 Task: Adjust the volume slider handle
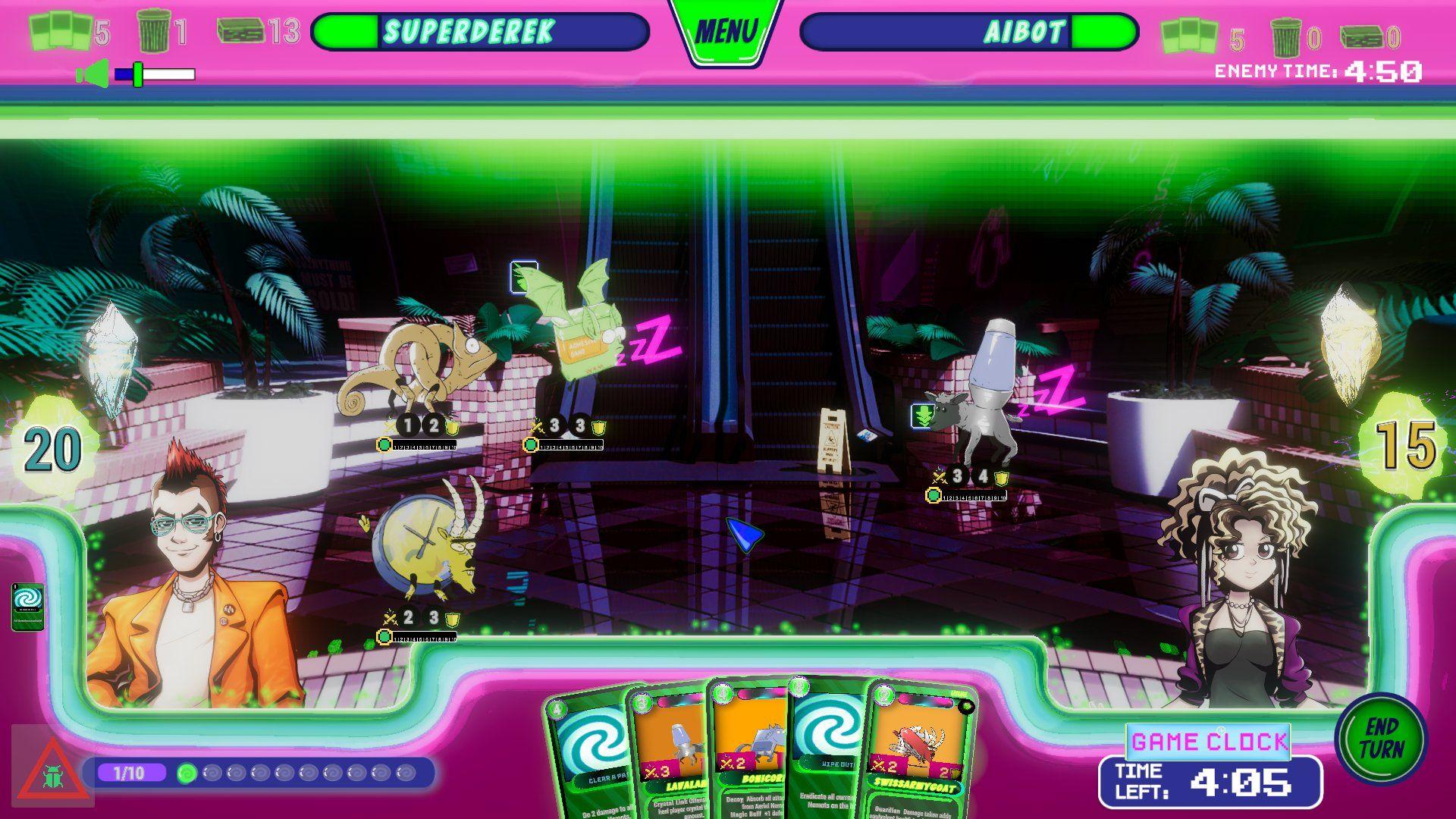(x=138, y=74)
